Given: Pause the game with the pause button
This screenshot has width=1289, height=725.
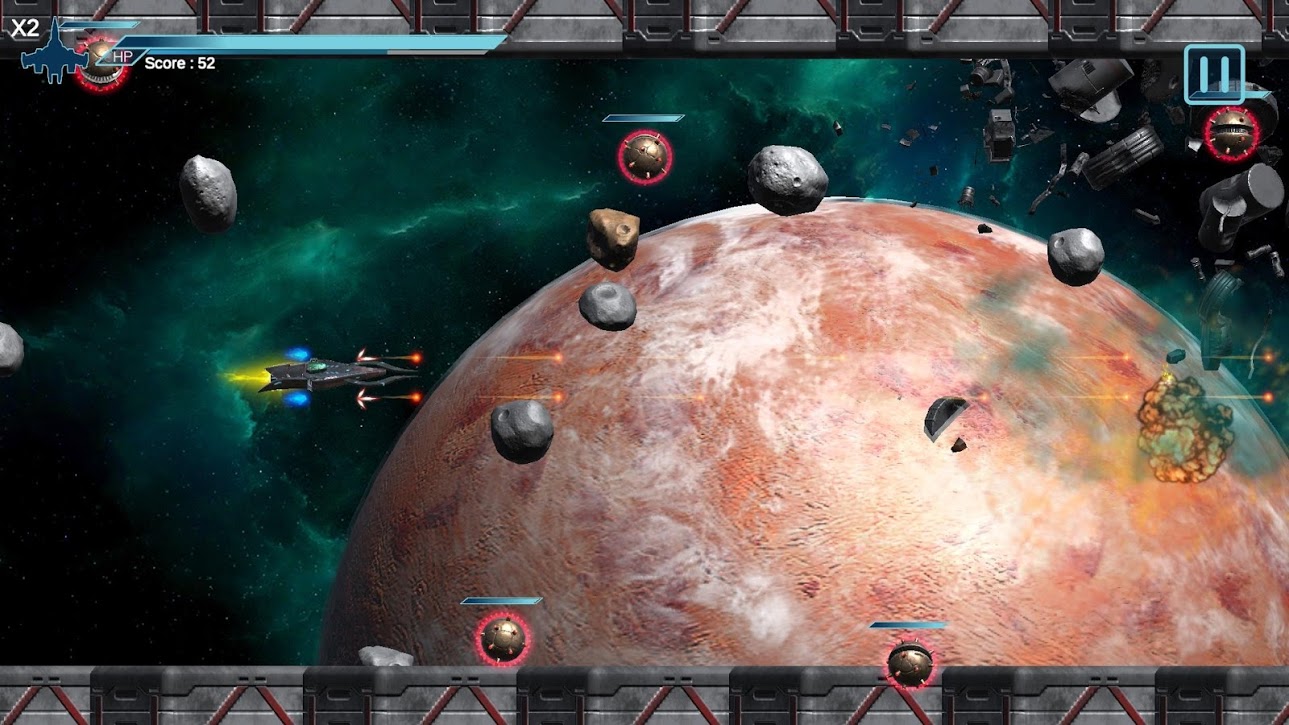Looking at the screenshot, I should coord(1214,73).
